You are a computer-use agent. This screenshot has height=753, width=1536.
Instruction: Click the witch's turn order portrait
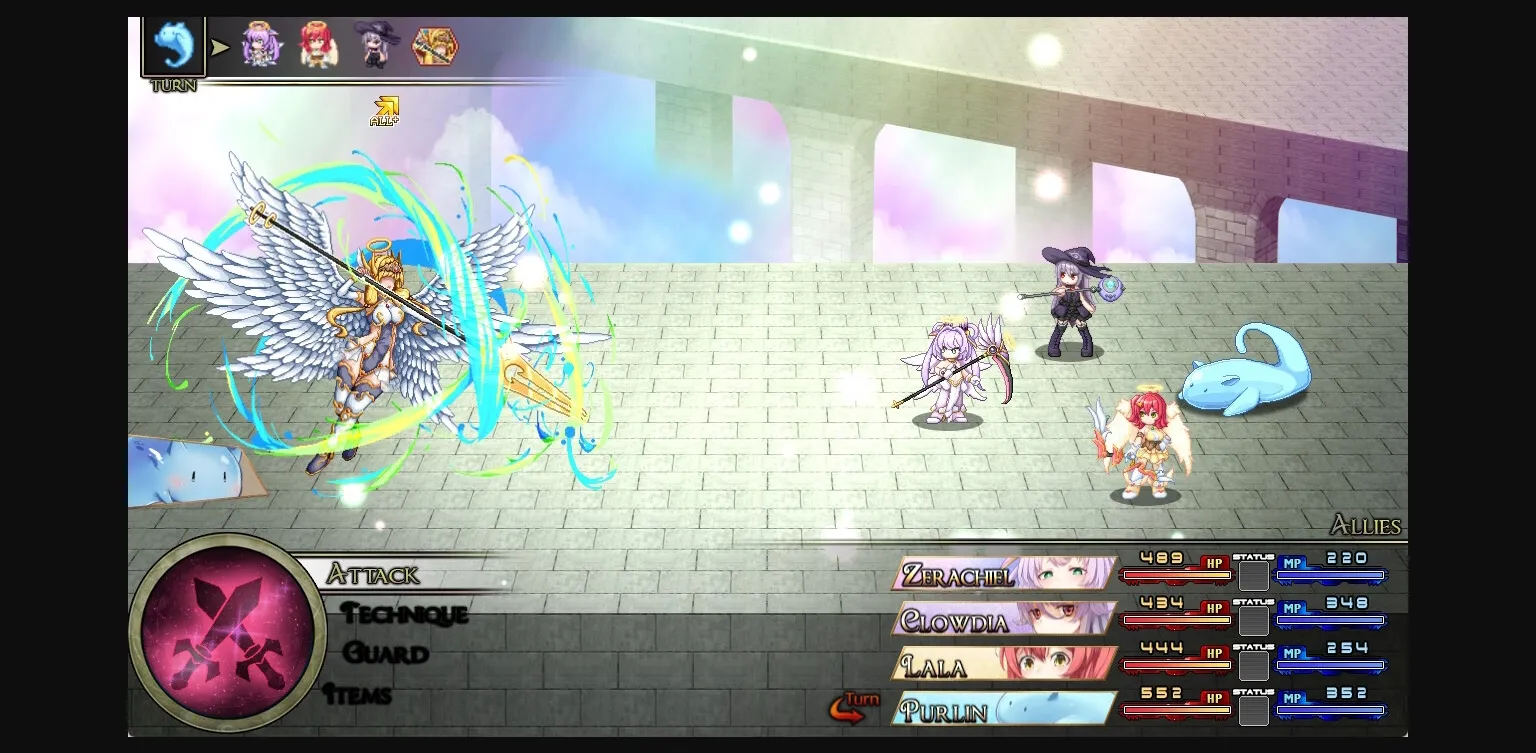pos(375,45)
